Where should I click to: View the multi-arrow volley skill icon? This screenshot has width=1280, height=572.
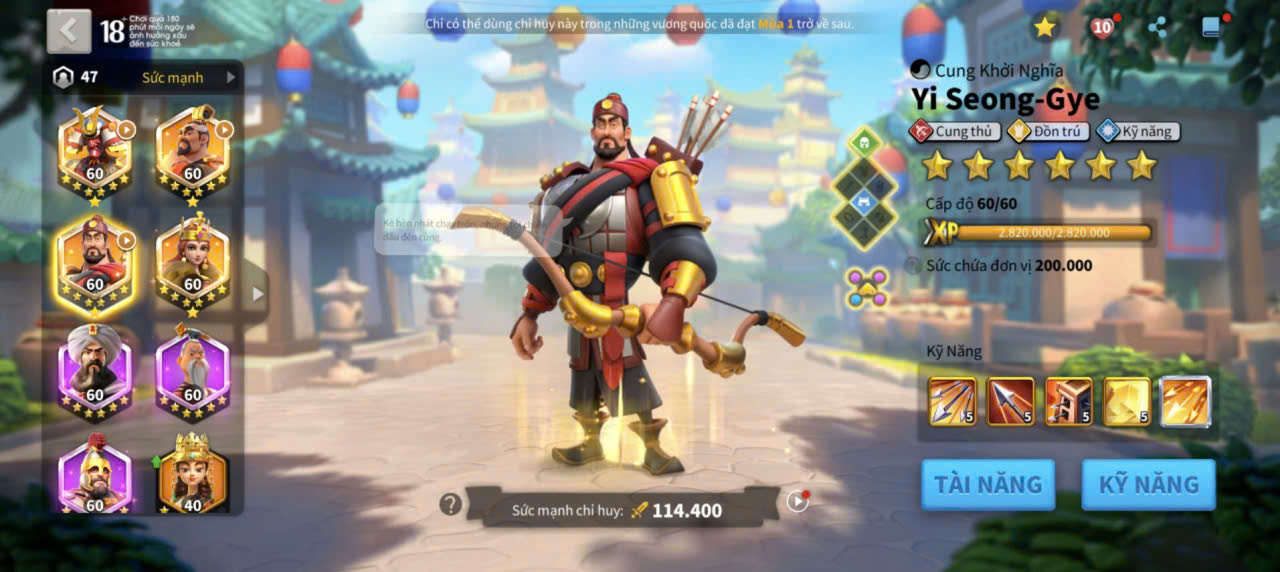pyautogui.click(x=952, y=401)
